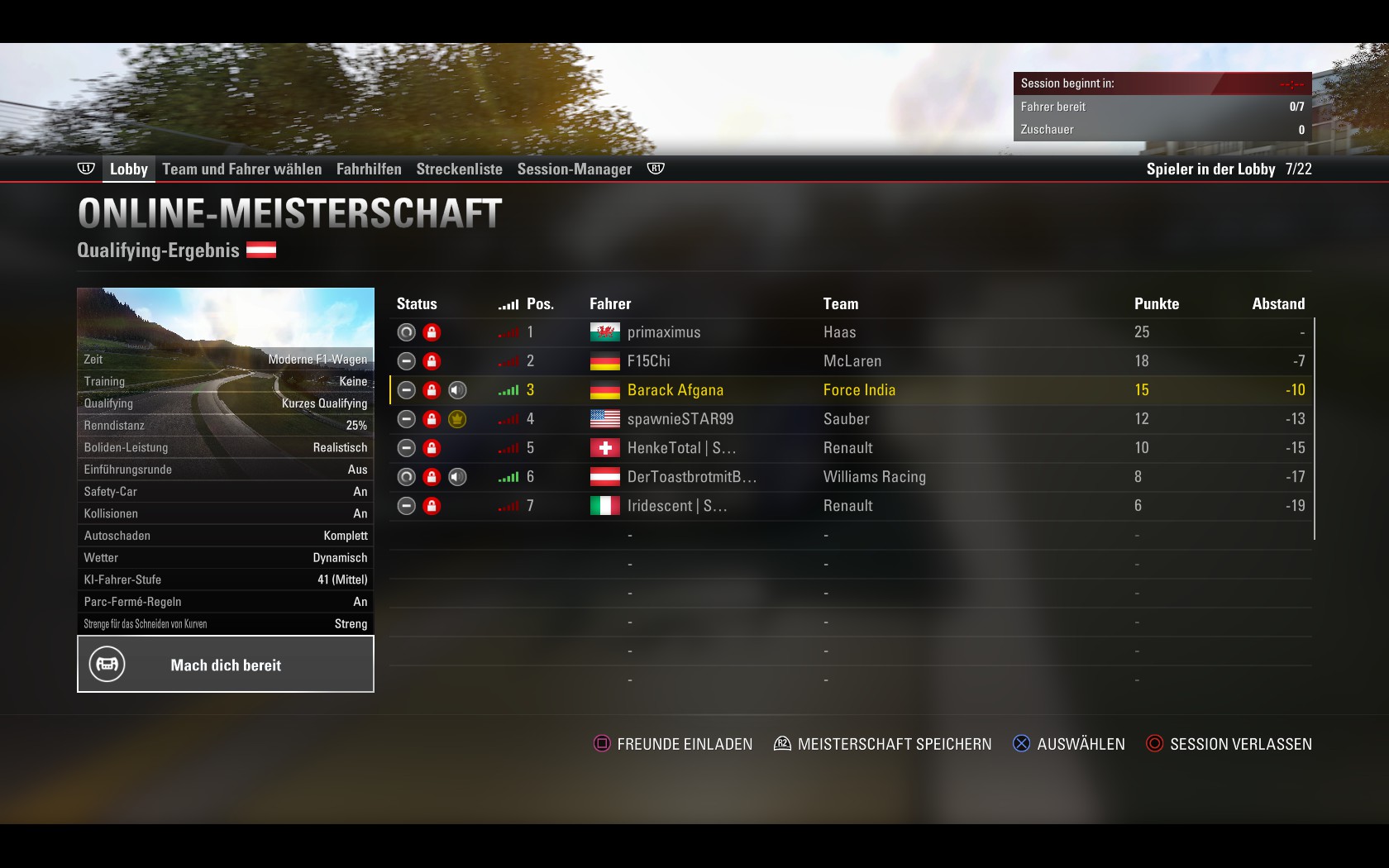The image size is (1389, 868).
Task: Open the Streckenliste tab
Action: point(459,169)
